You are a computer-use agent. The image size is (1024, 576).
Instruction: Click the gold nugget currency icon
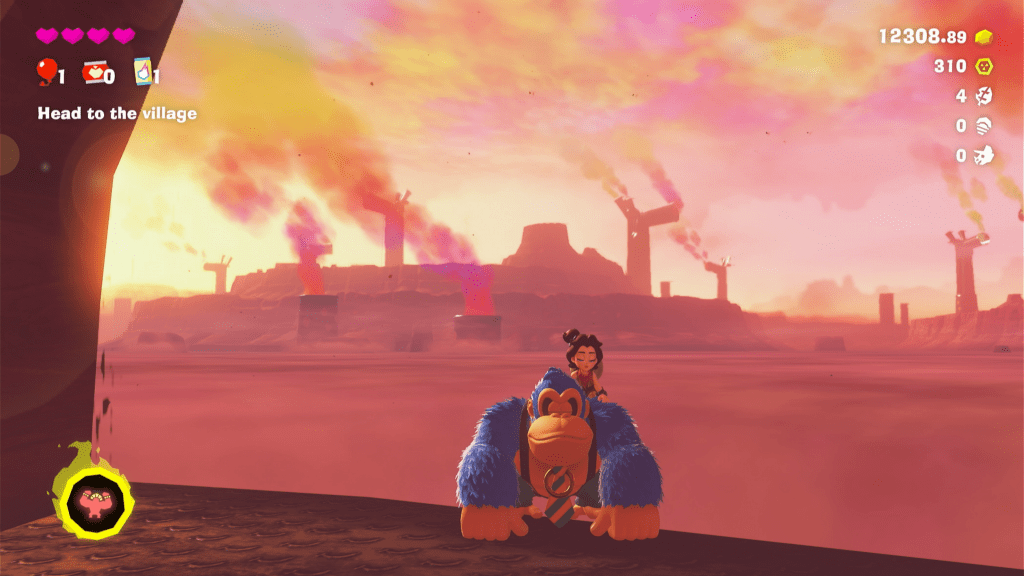click(984, 37)
